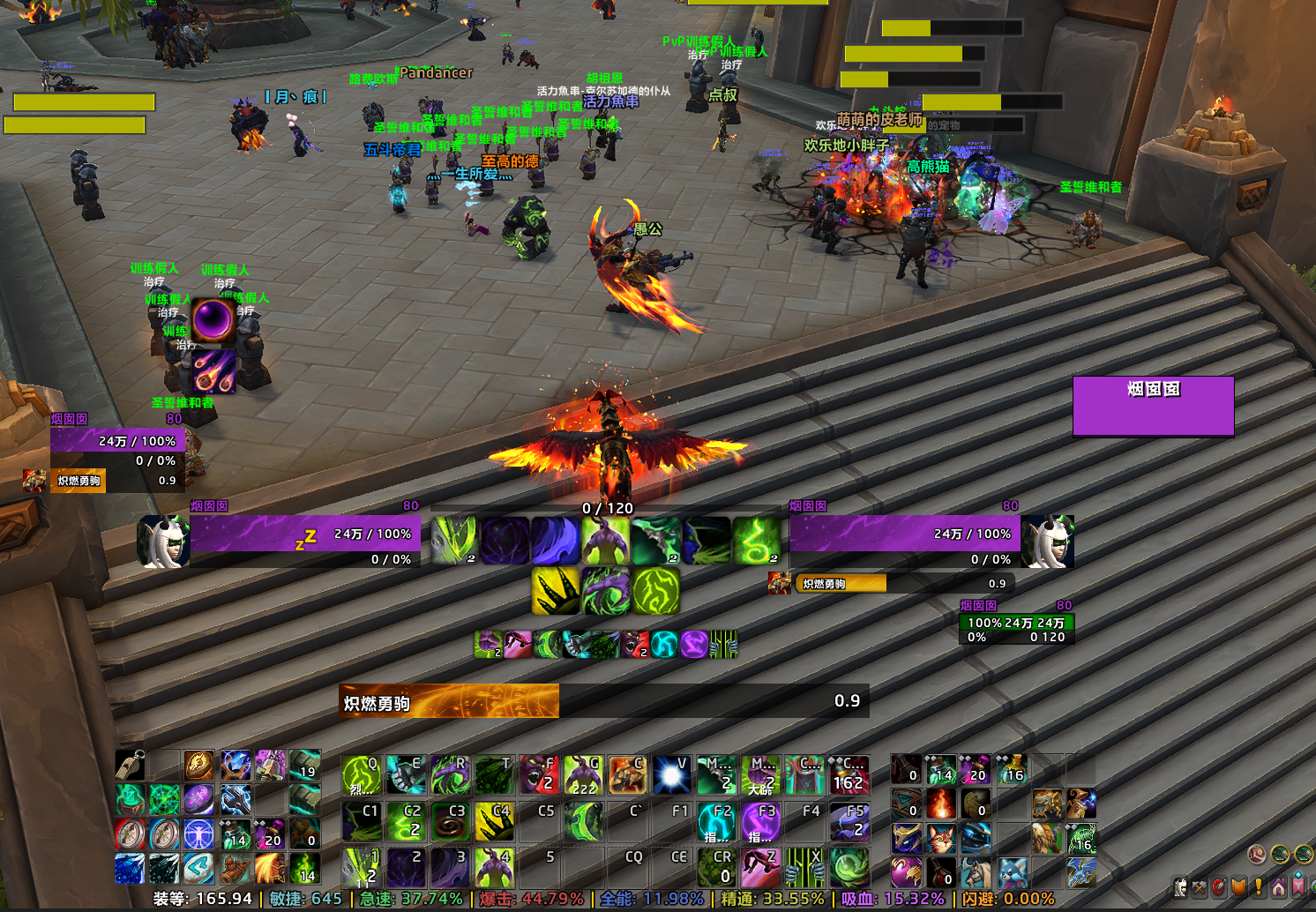Activate the brown spiral ability on C3
The height and width of the screenshot is (912, 1316).
coord(450,821)
